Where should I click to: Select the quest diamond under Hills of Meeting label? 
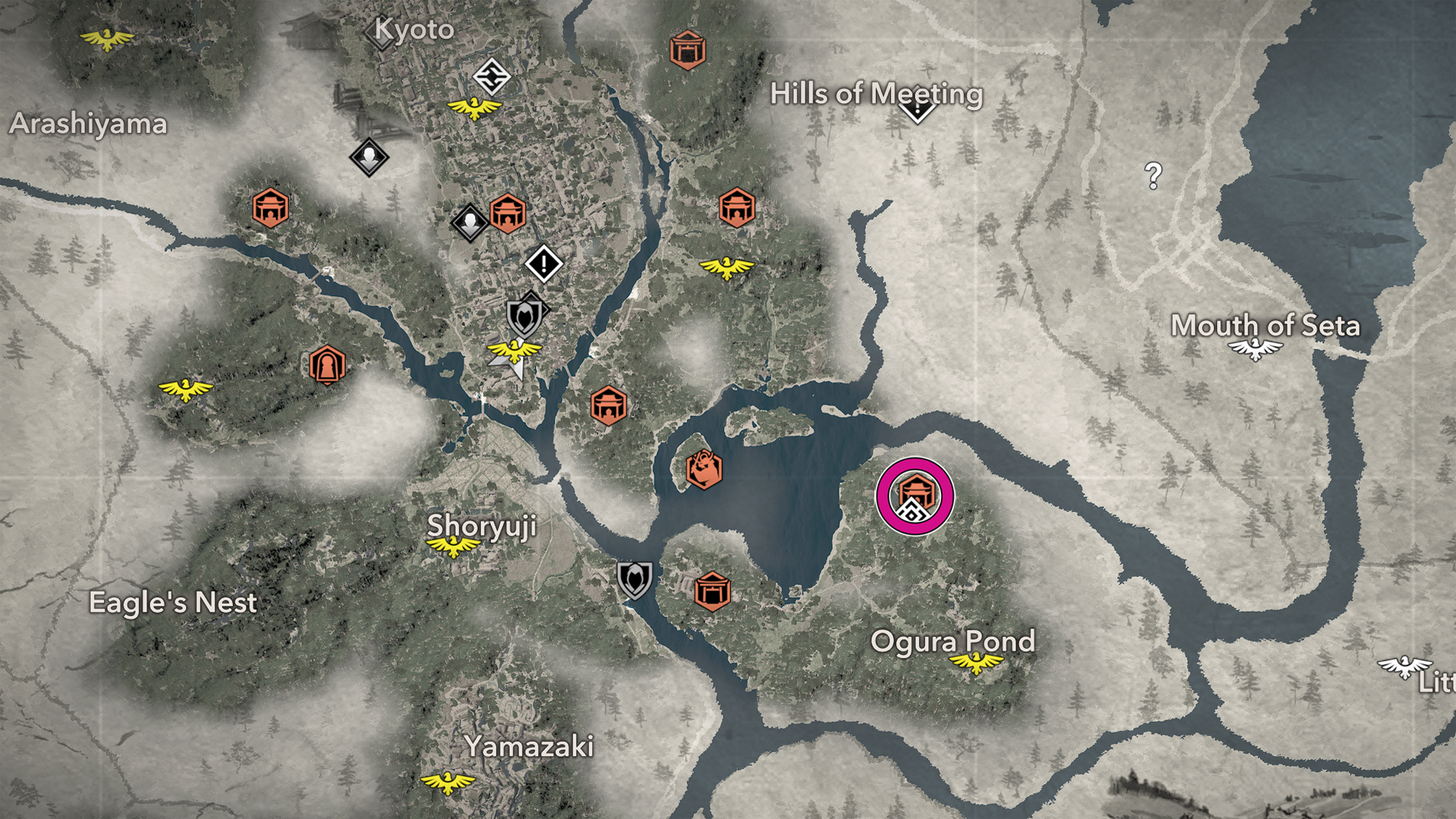click(x=918, y=111)
